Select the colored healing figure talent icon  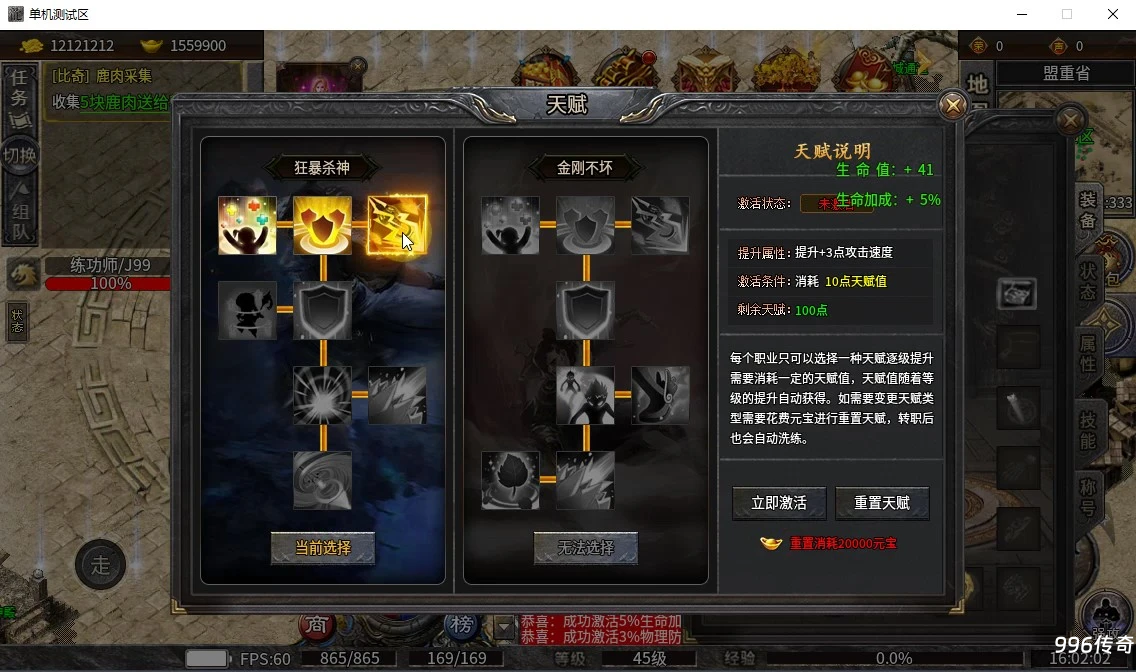pyautogui.click(x=247, y=225)
